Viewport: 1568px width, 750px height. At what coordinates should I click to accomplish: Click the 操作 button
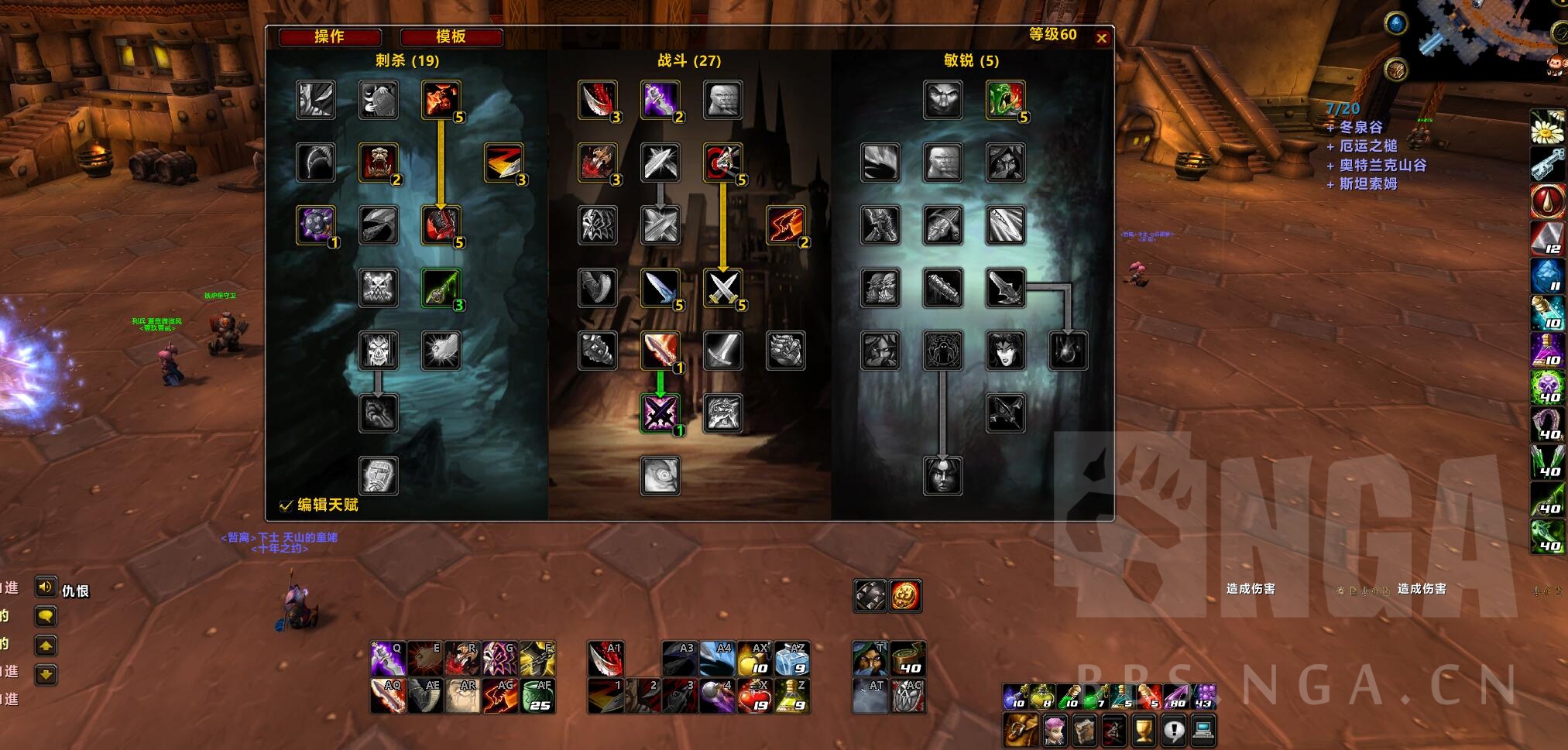(330, 36)
